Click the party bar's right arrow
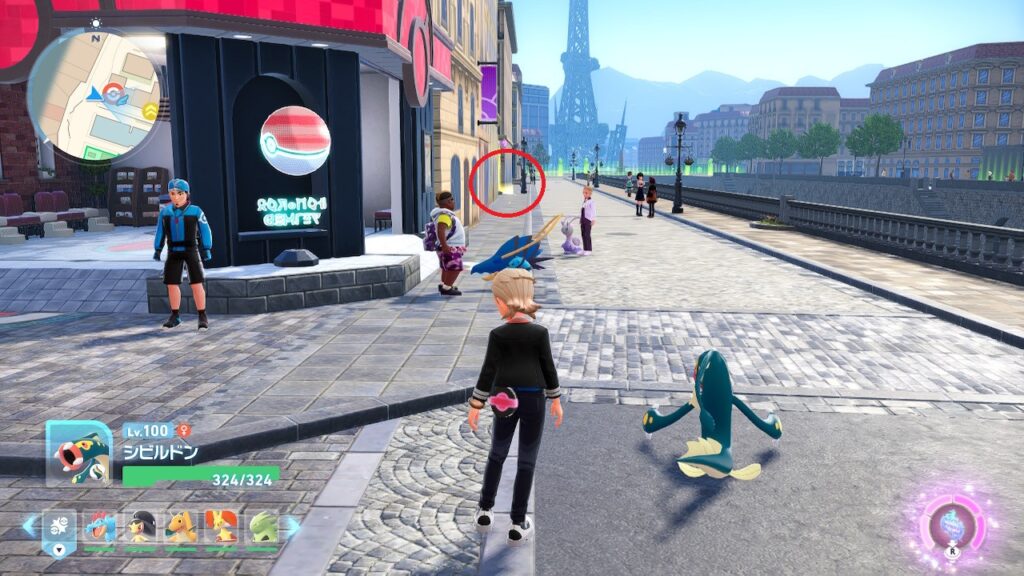 [x=291, y=525]
